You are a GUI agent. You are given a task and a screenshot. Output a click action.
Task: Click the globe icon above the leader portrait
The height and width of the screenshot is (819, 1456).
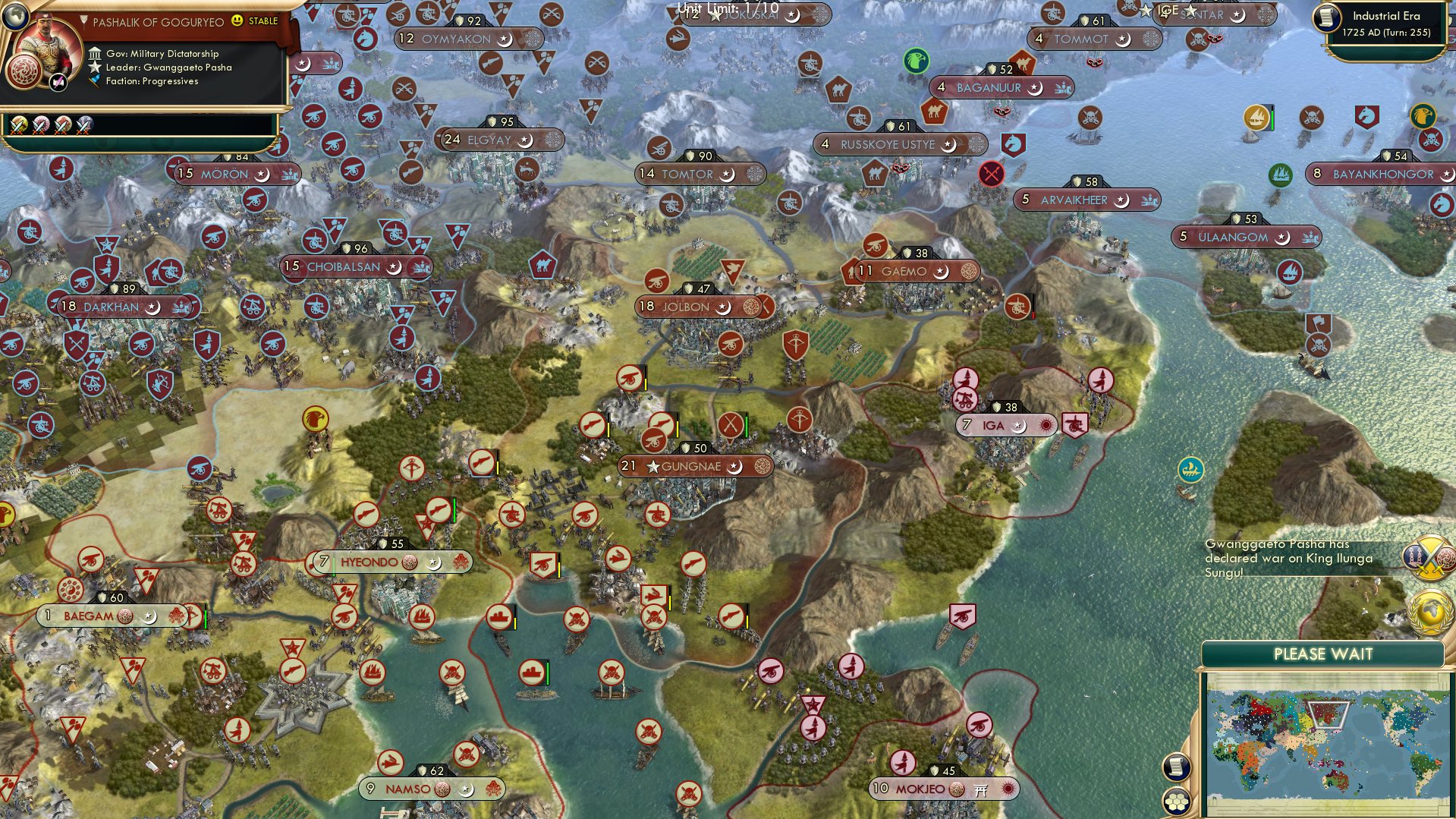[x=15, y=17]
